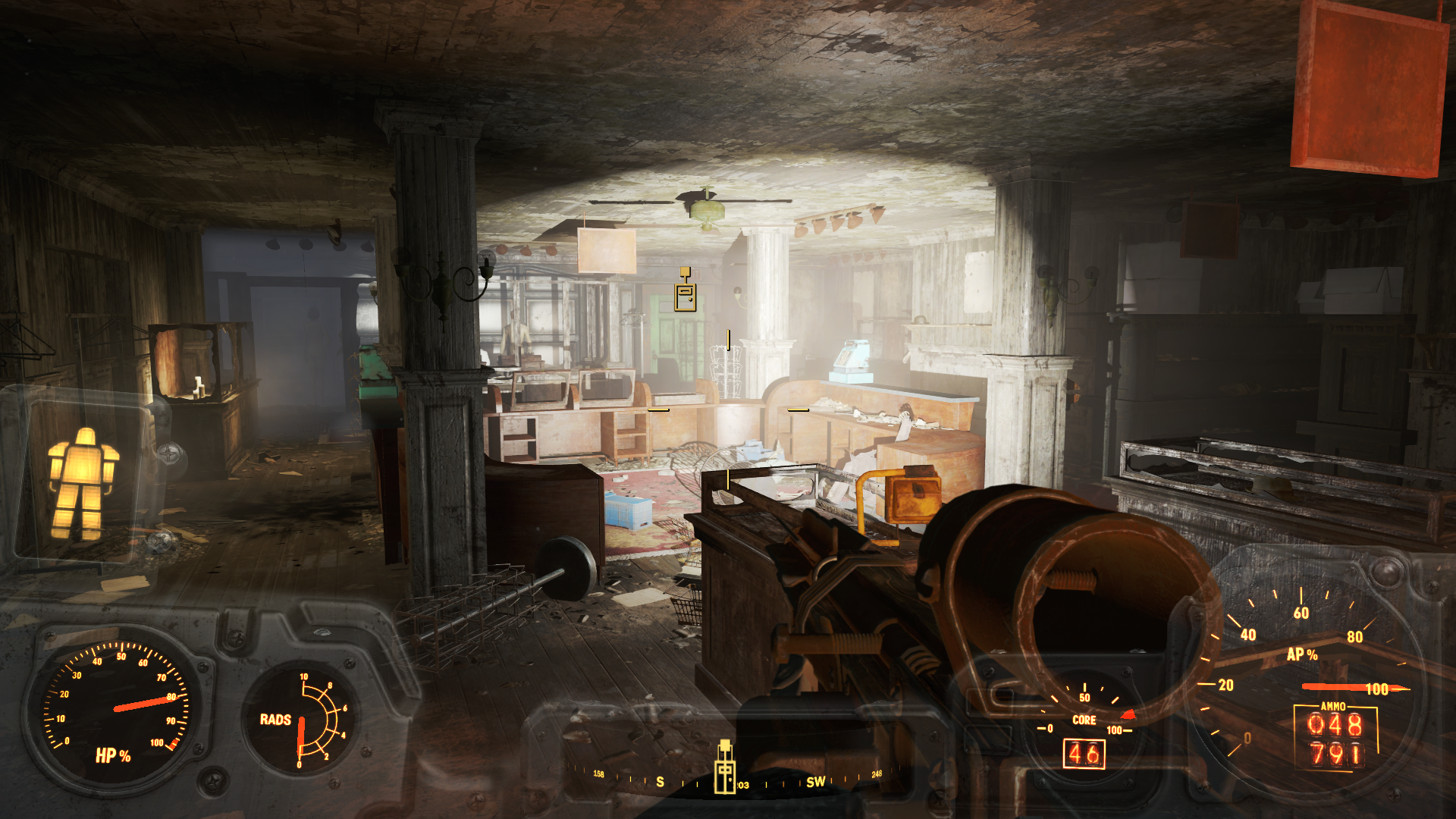Click the SW heading on the compass
Image resolution: width=1456 pixels, height=819 pixels.
tap(815, 782)
